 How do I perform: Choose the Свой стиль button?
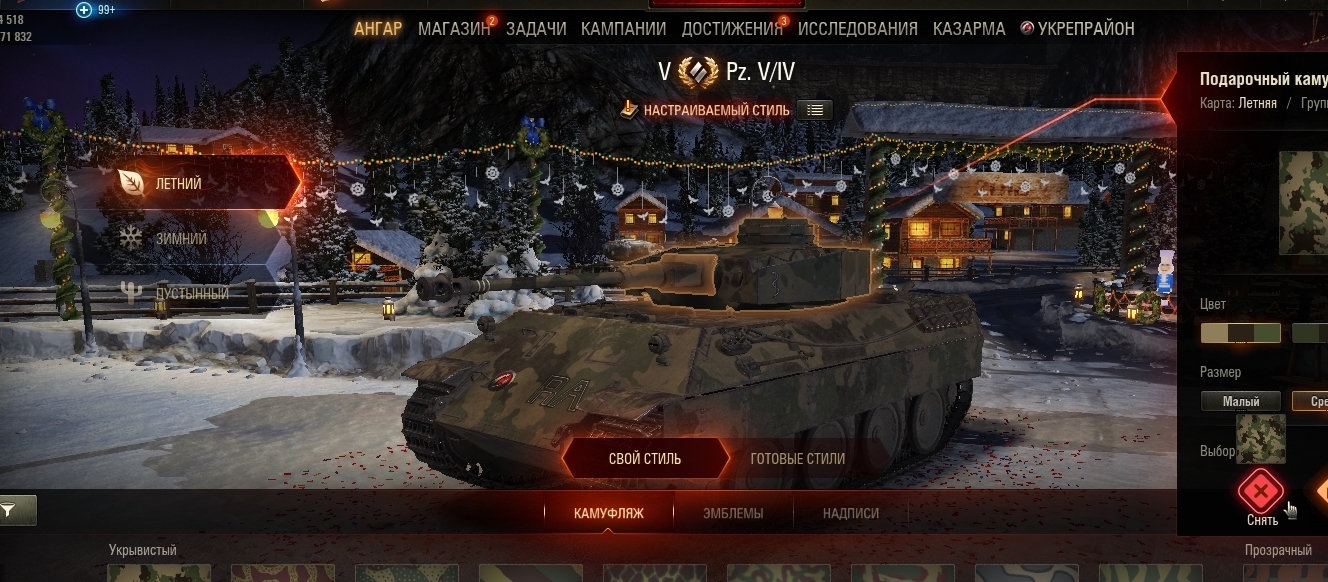click(645, 459)
